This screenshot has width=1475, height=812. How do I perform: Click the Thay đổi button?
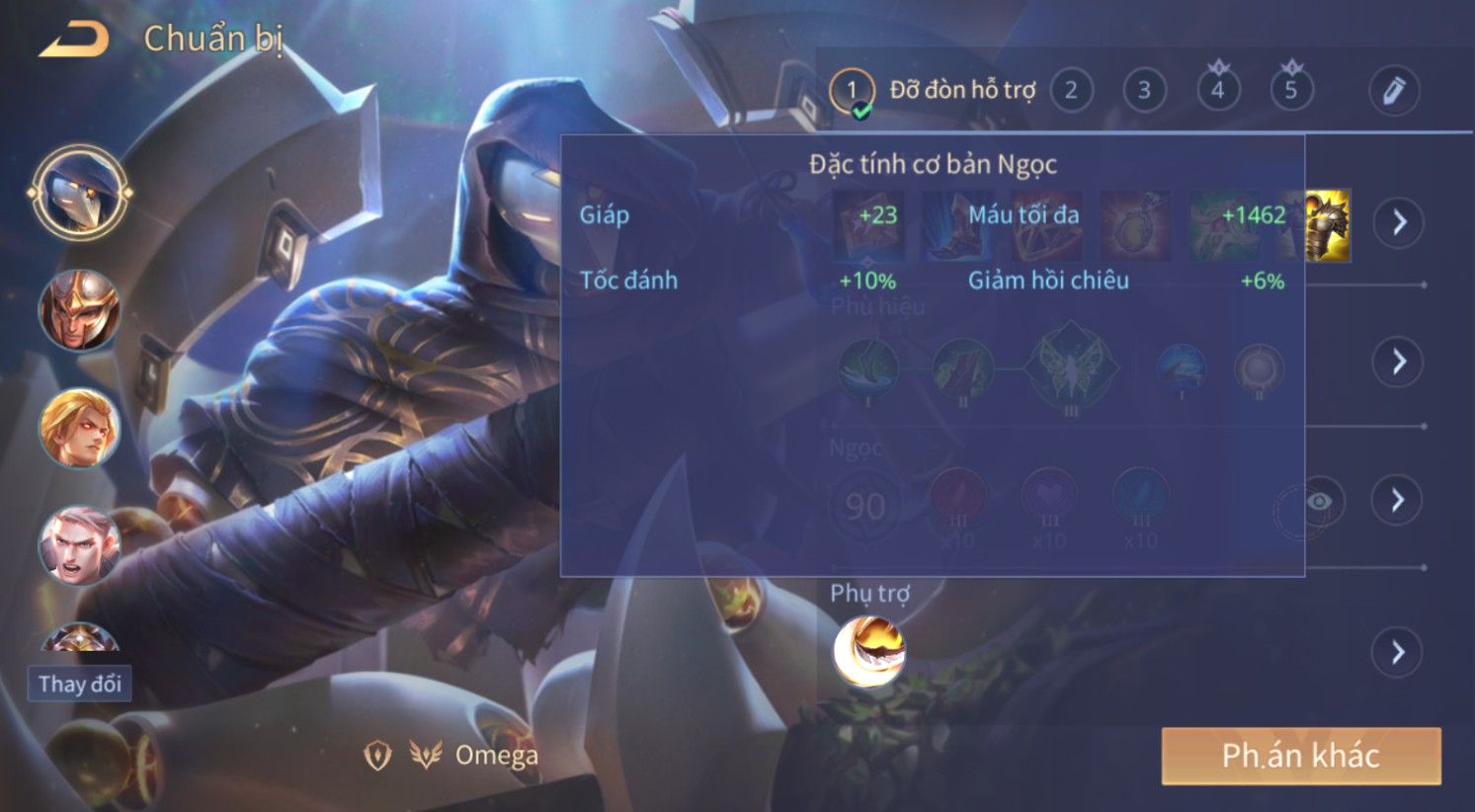(79, 684)
